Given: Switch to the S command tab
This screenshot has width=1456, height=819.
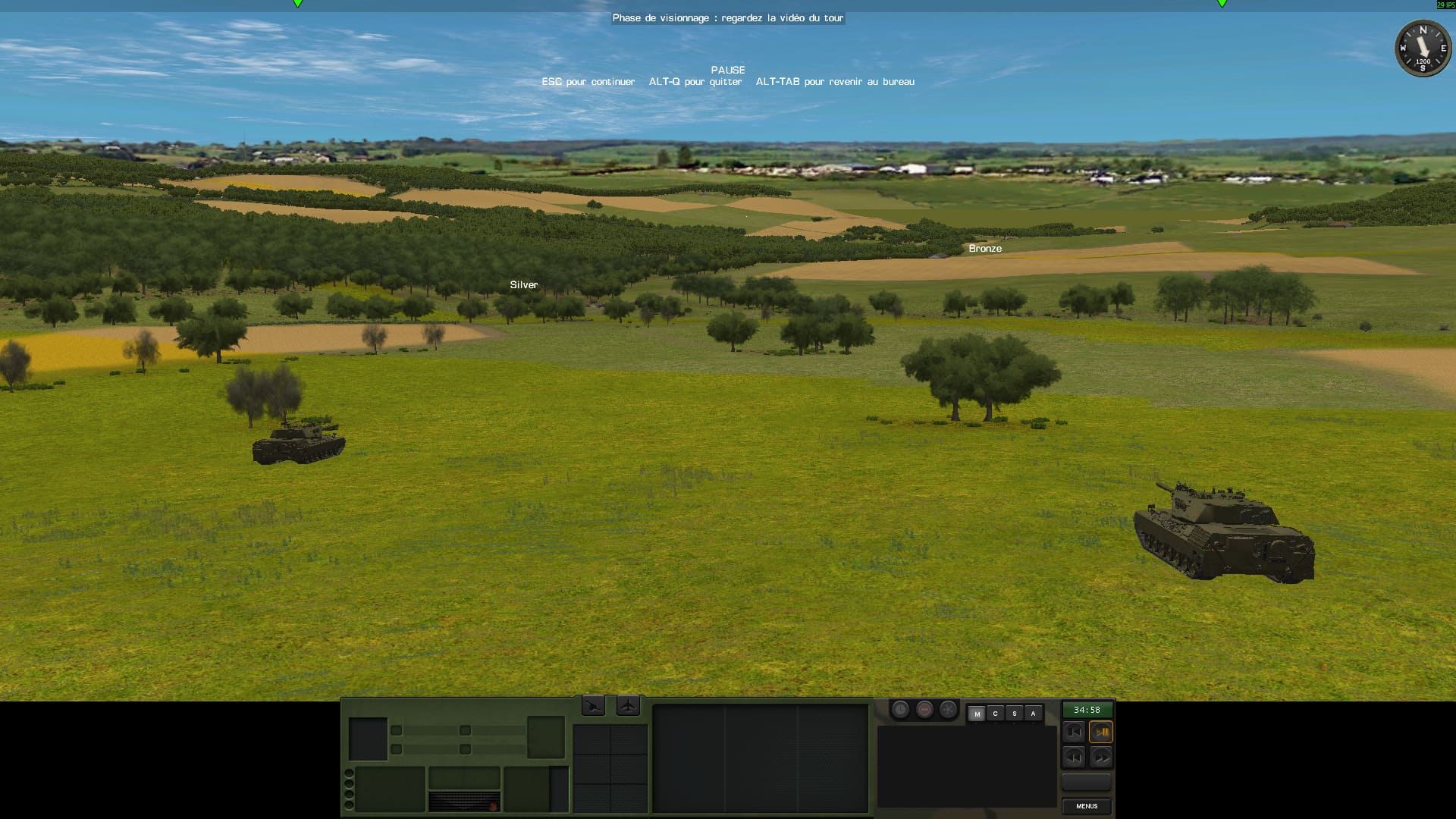Looking at the screenshot, I should click(1014, 714).
